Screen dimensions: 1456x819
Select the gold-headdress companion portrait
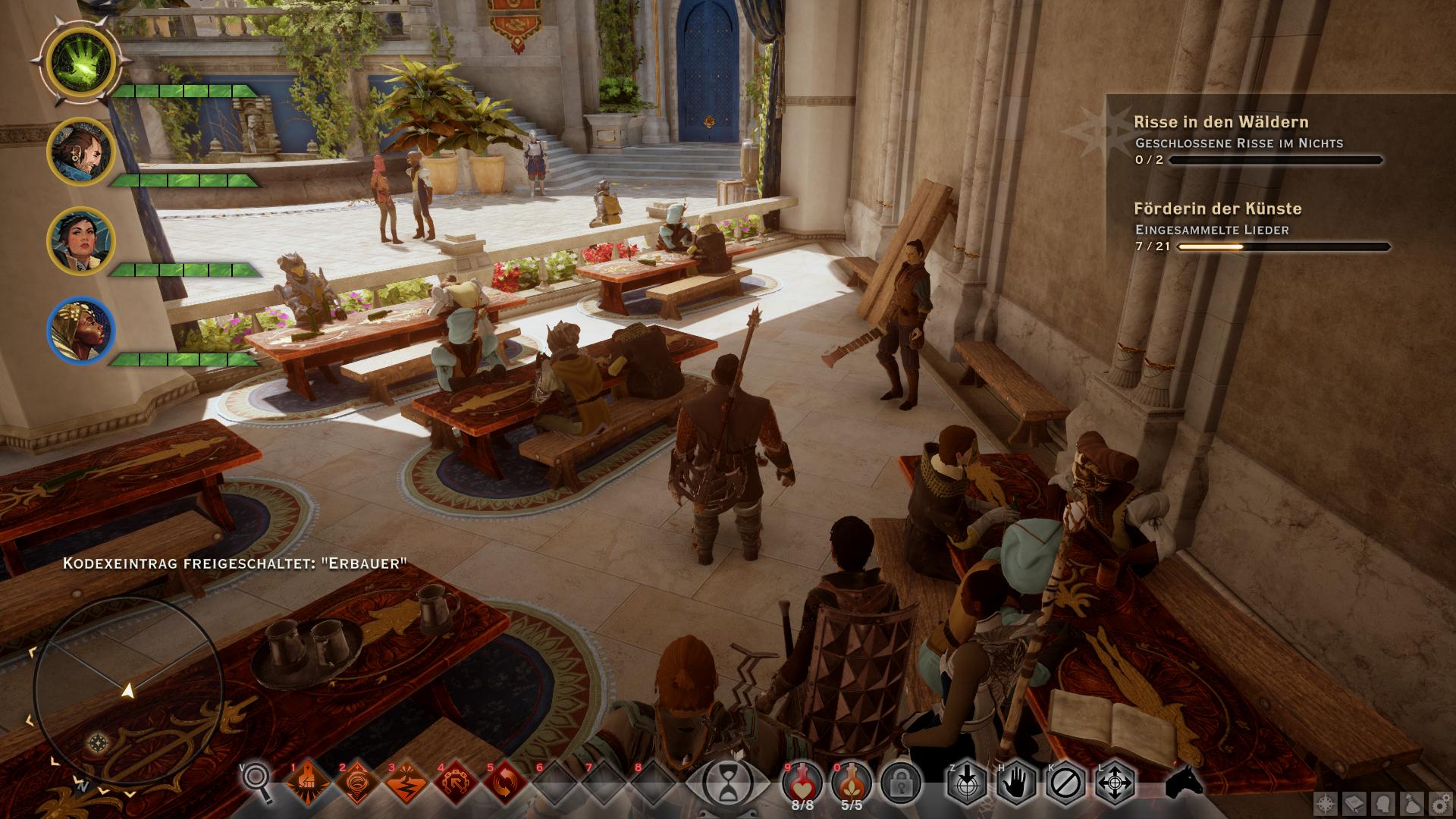tap(81, 331)
